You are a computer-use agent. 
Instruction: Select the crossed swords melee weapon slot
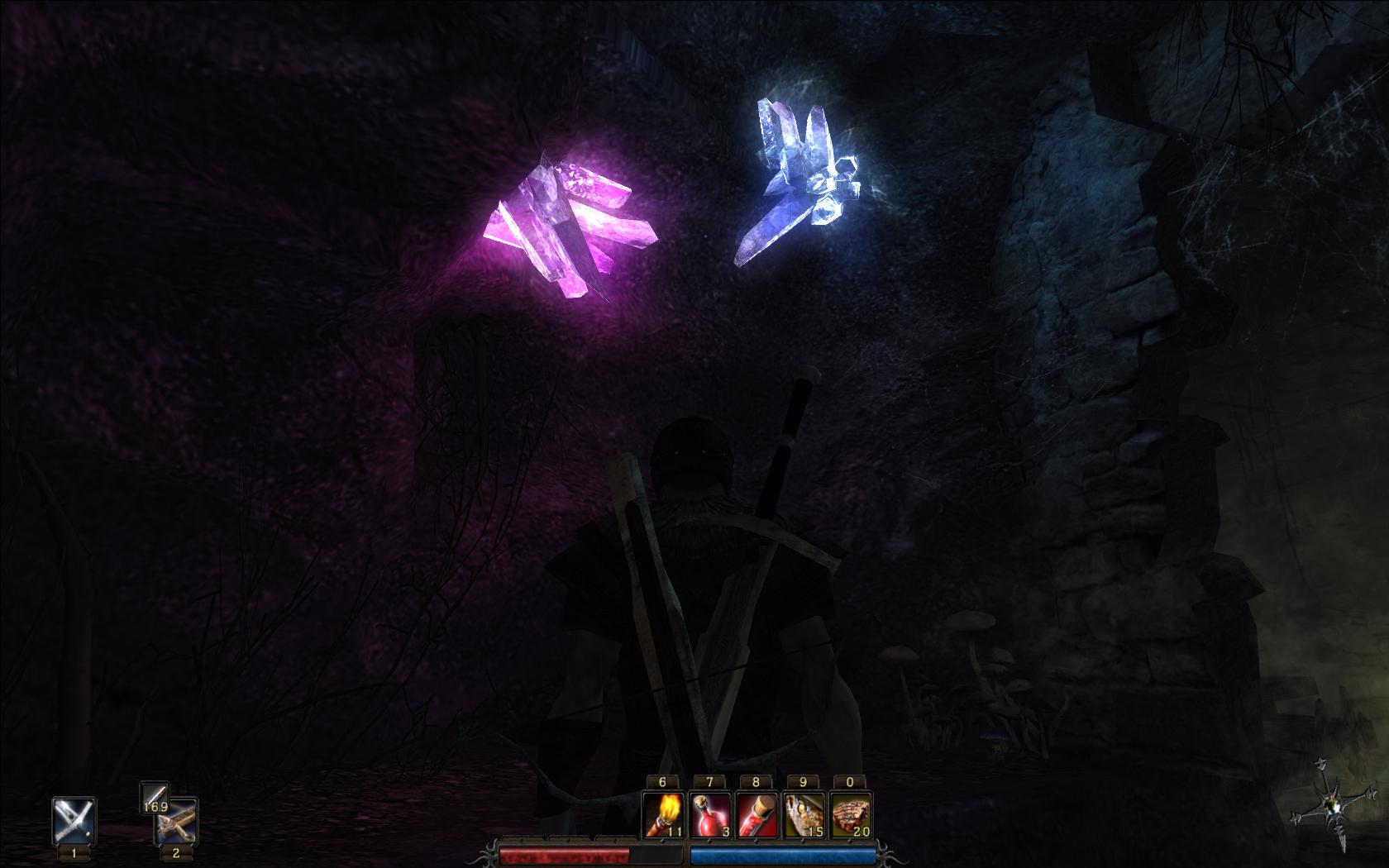74,820
